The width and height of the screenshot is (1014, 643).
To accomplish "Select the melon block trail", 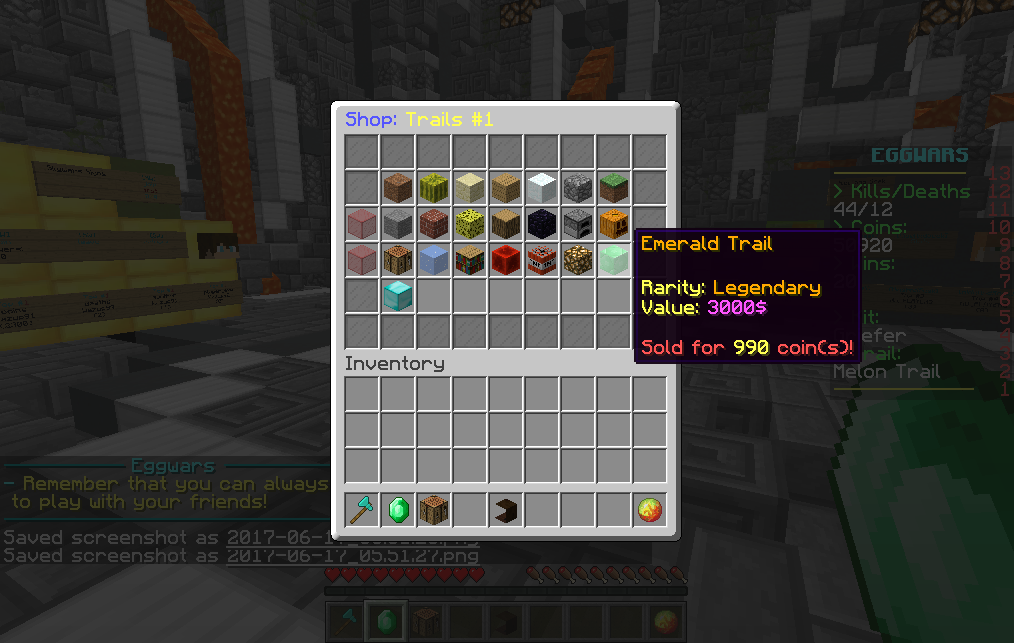I will (x=433, y=187).
